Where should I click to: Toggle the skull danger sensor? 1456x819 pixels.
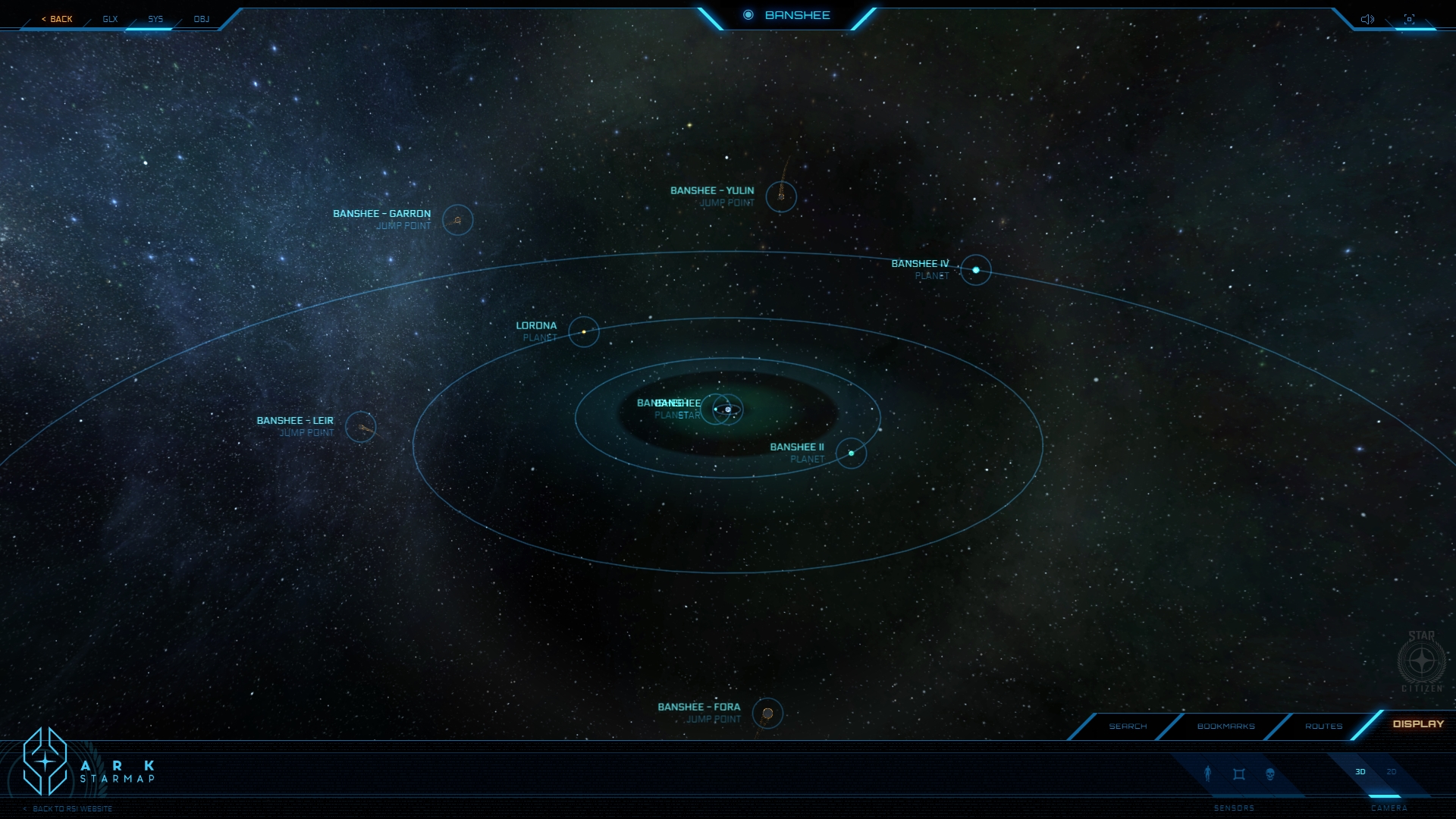1270,774
